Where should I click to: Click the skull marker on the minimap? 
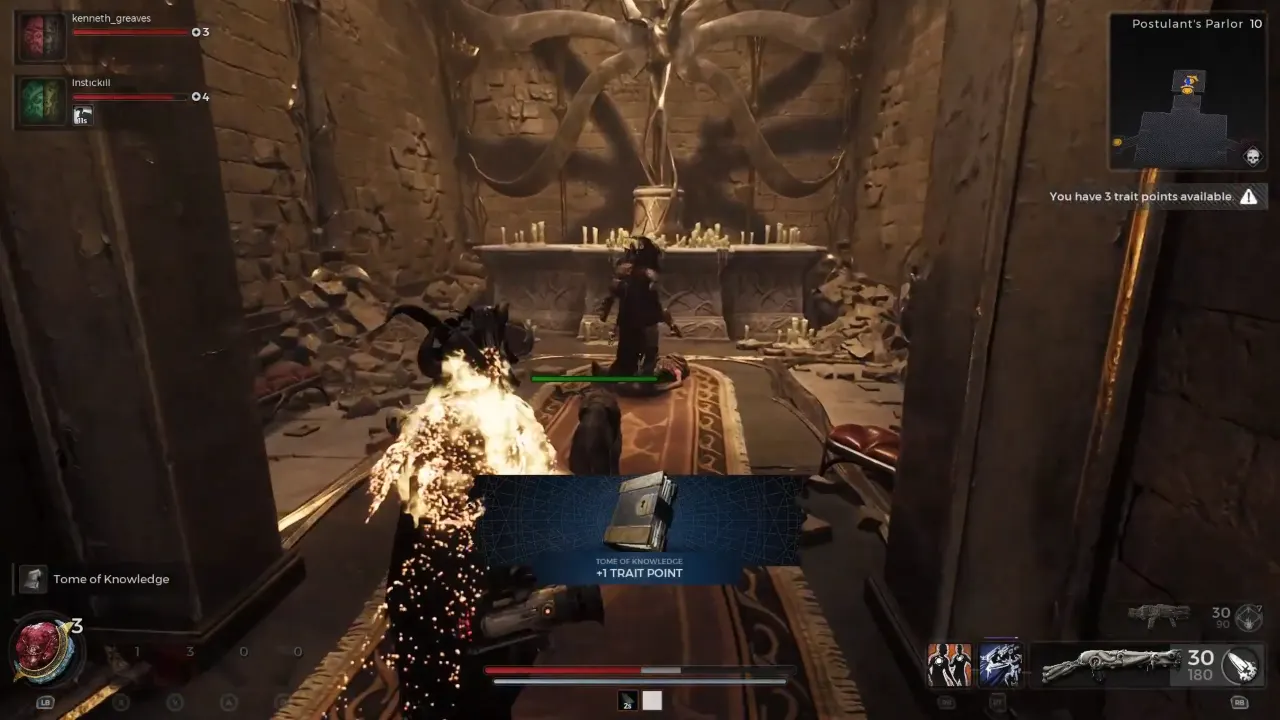[1252, 154]
